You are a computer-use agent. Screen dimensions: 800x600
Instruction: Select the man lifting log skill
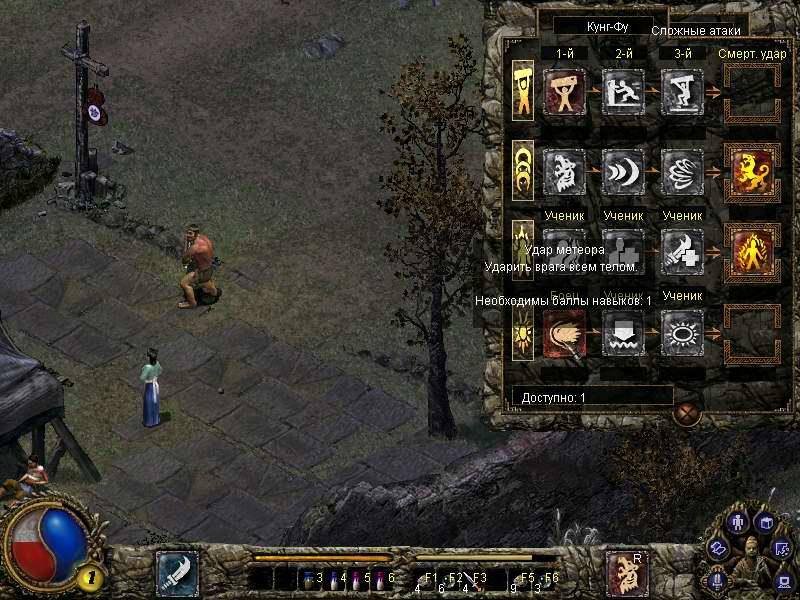tap(564, 91)
